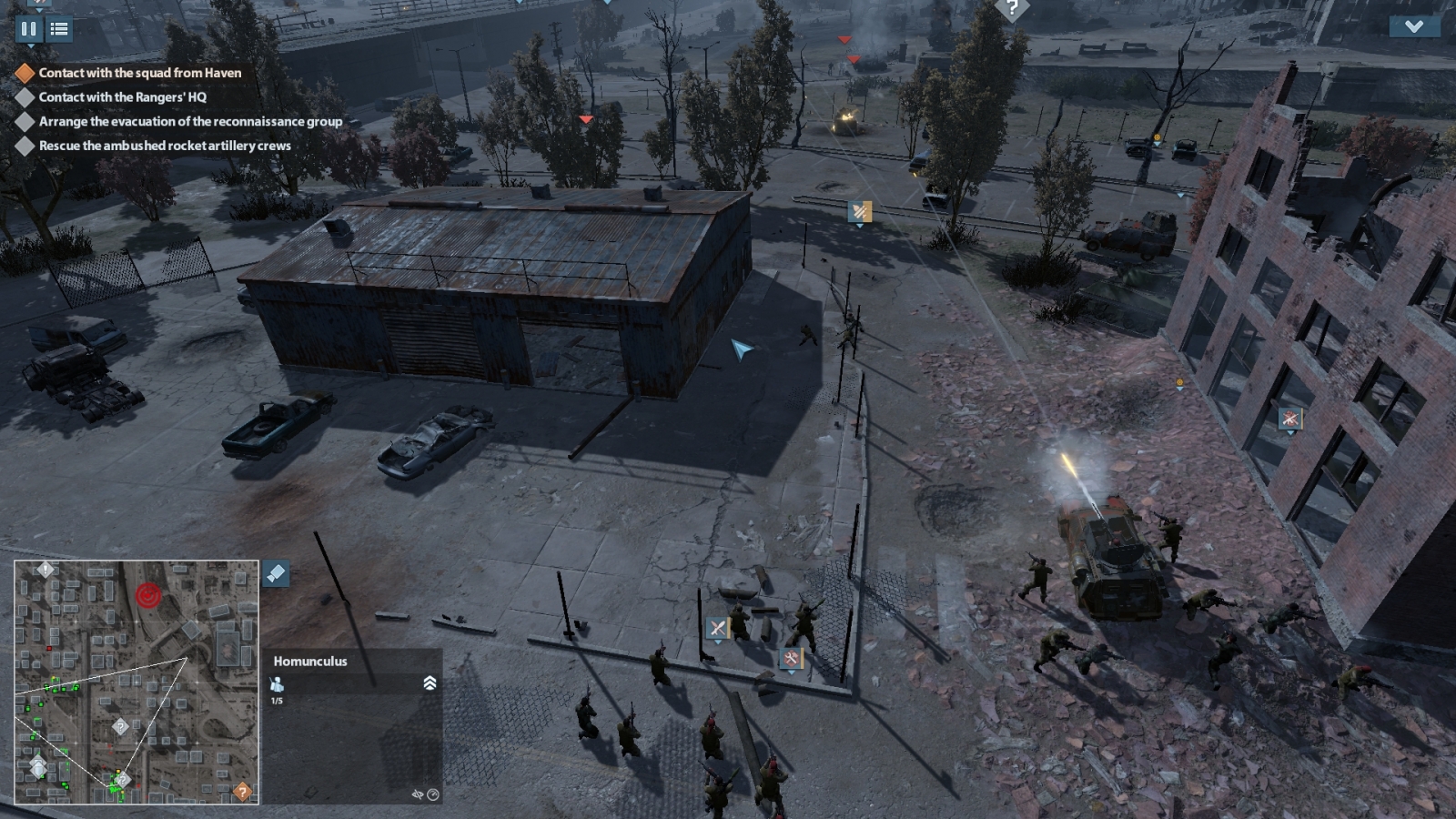This screenshot has width=1456, height=819.
Task: Open the list menu button
Action: pyautogui.click(x=59, y=29)
